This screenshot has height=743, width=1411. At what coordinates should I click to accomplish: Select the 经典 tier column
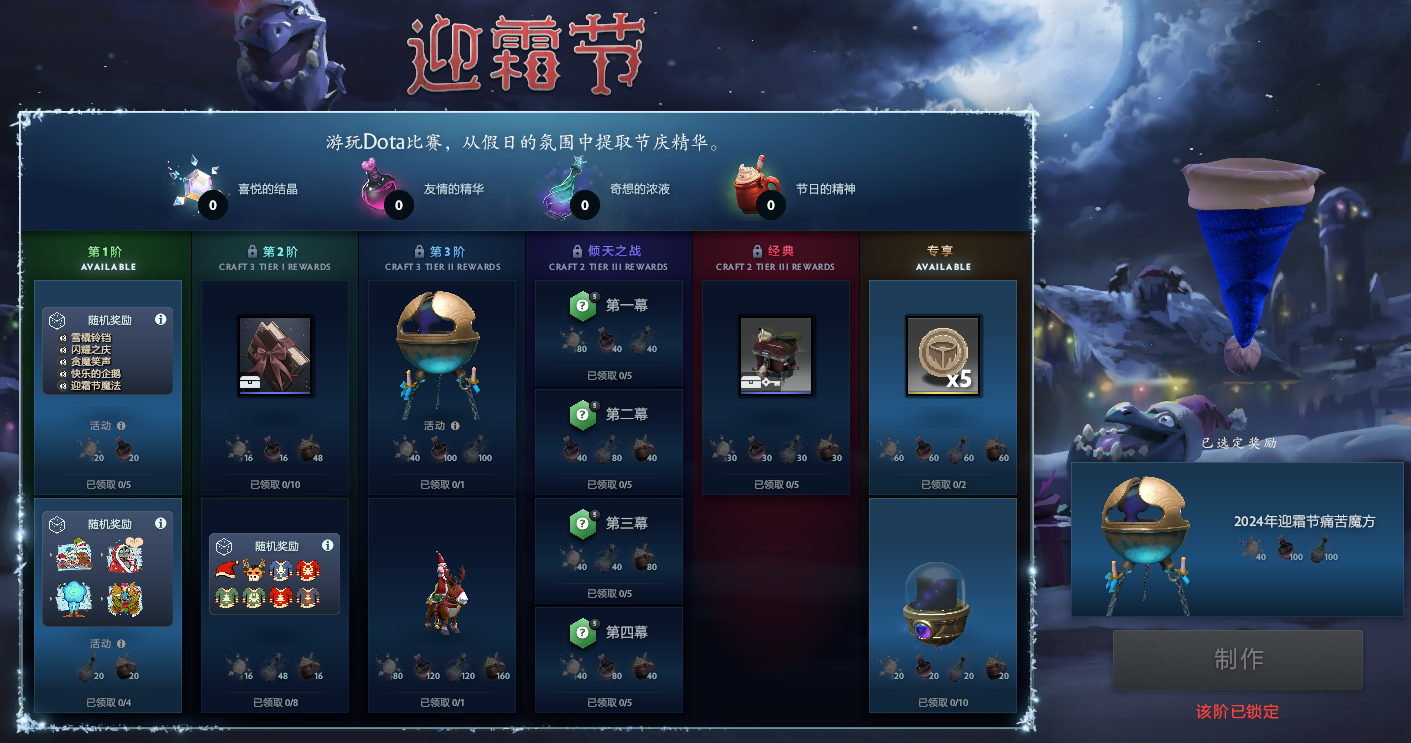[x=775, y=255]
